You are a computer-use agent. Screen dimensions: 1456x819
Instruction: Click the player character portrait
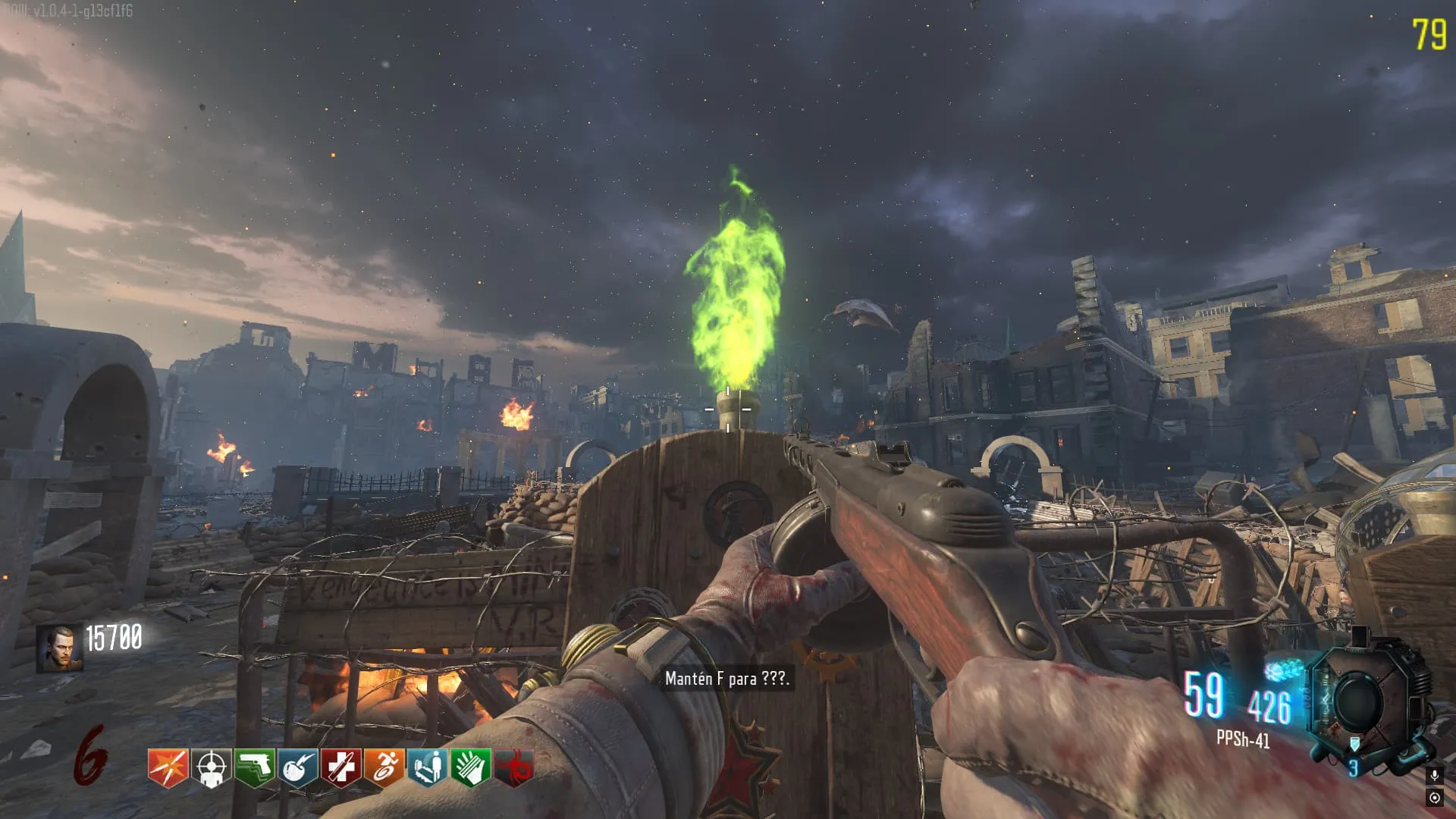59,649
